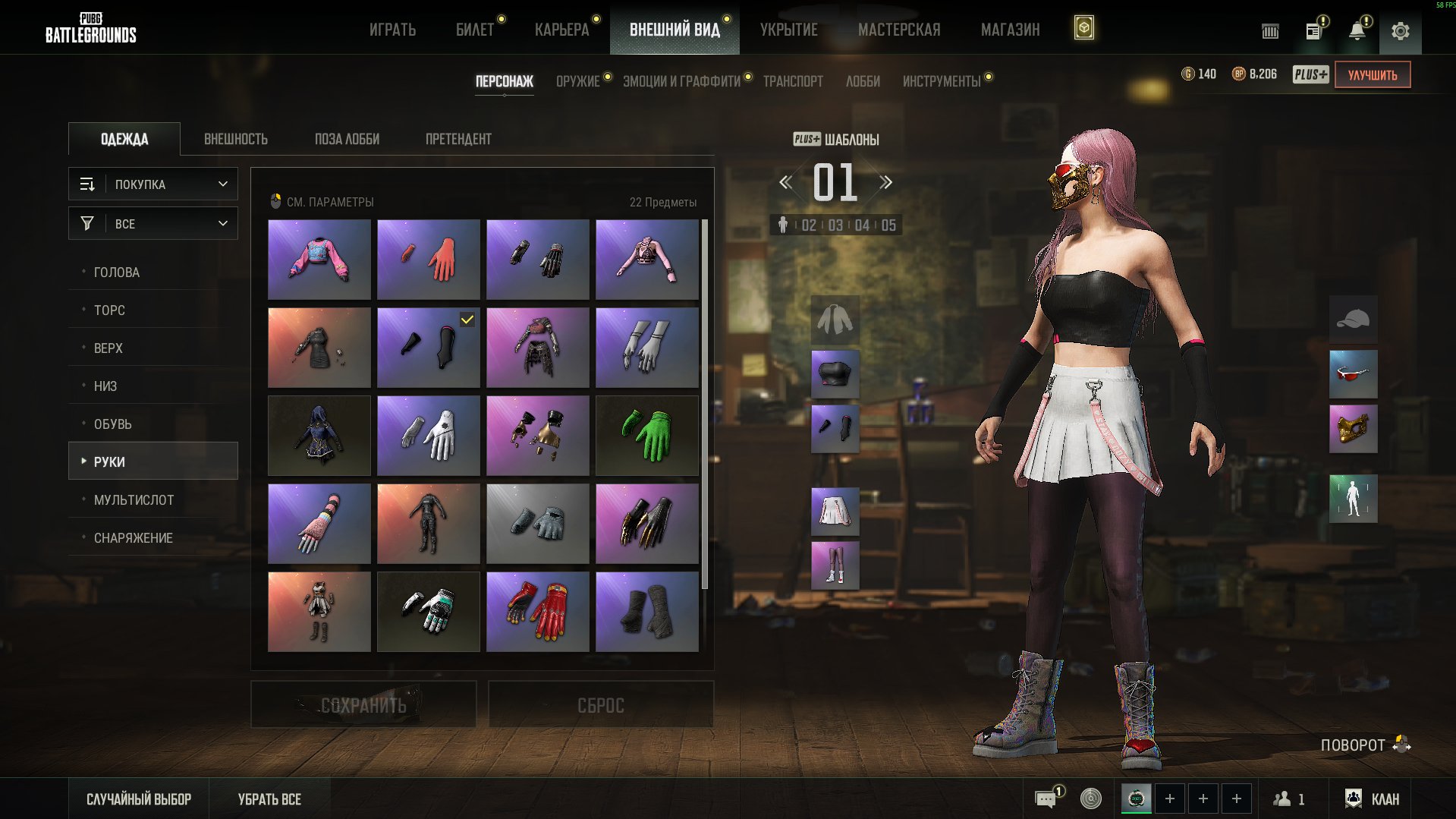Viewport: 1456px width, 819px height.
Task: Click the СБРОС reset button
Action: tap(600, 705)
